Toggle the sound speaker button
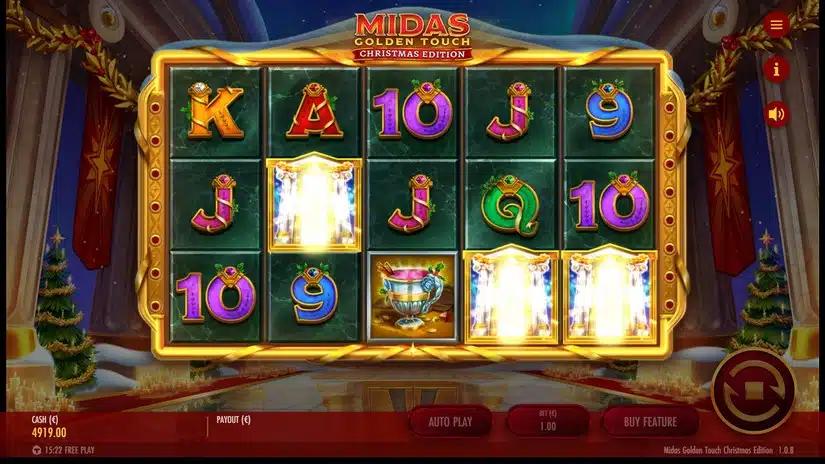 pos(777,114)
